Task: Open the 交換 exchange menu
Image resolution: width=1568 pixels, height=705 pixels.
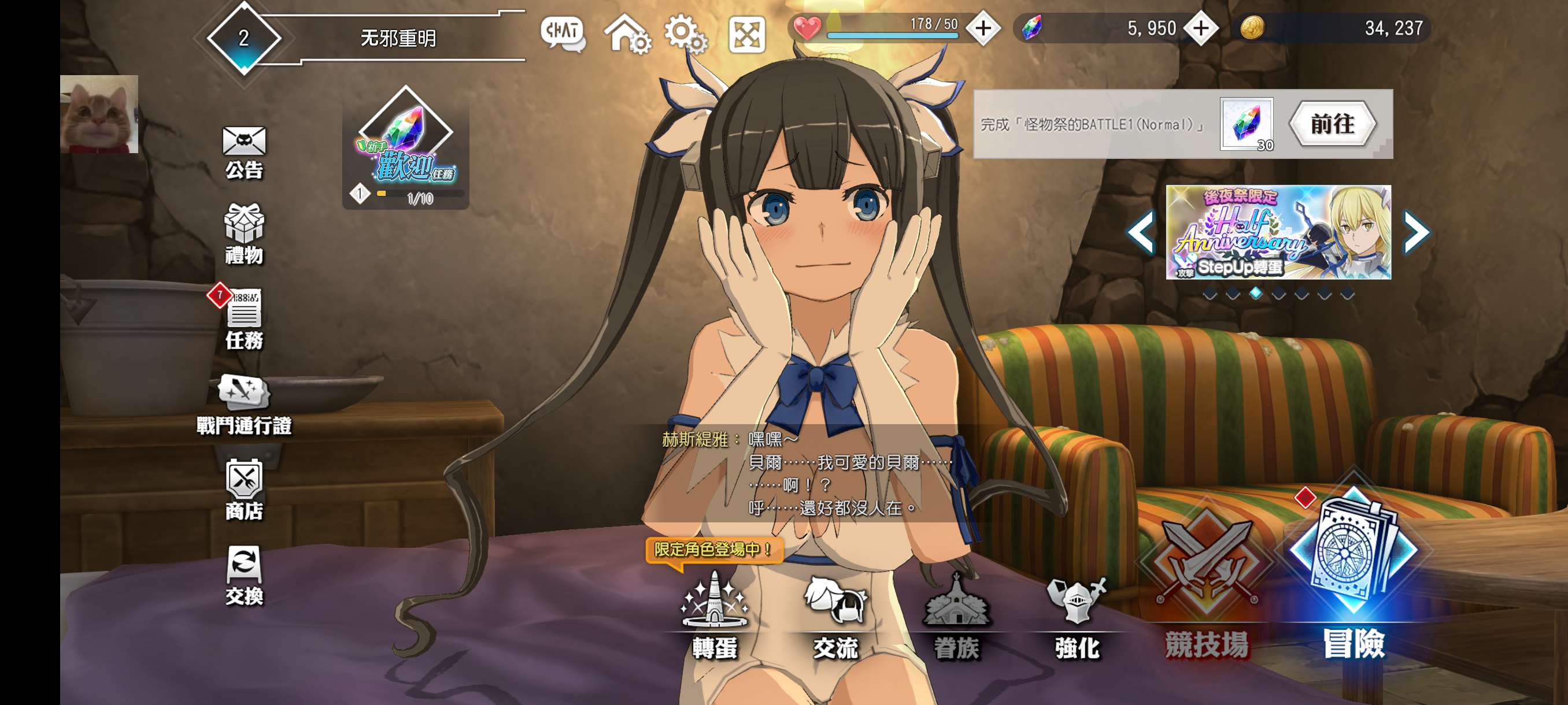Action: point(243,574)
